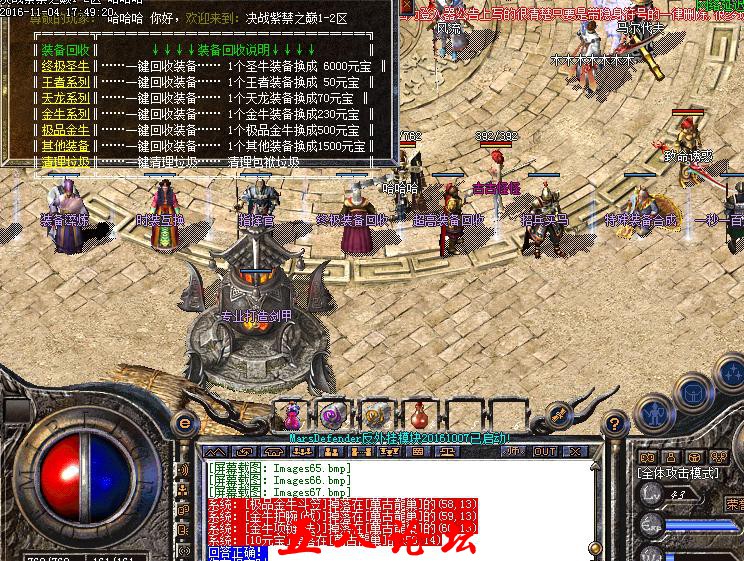744x561 pixels.
Task: Click the OUT button above chat
Action: 544,451
